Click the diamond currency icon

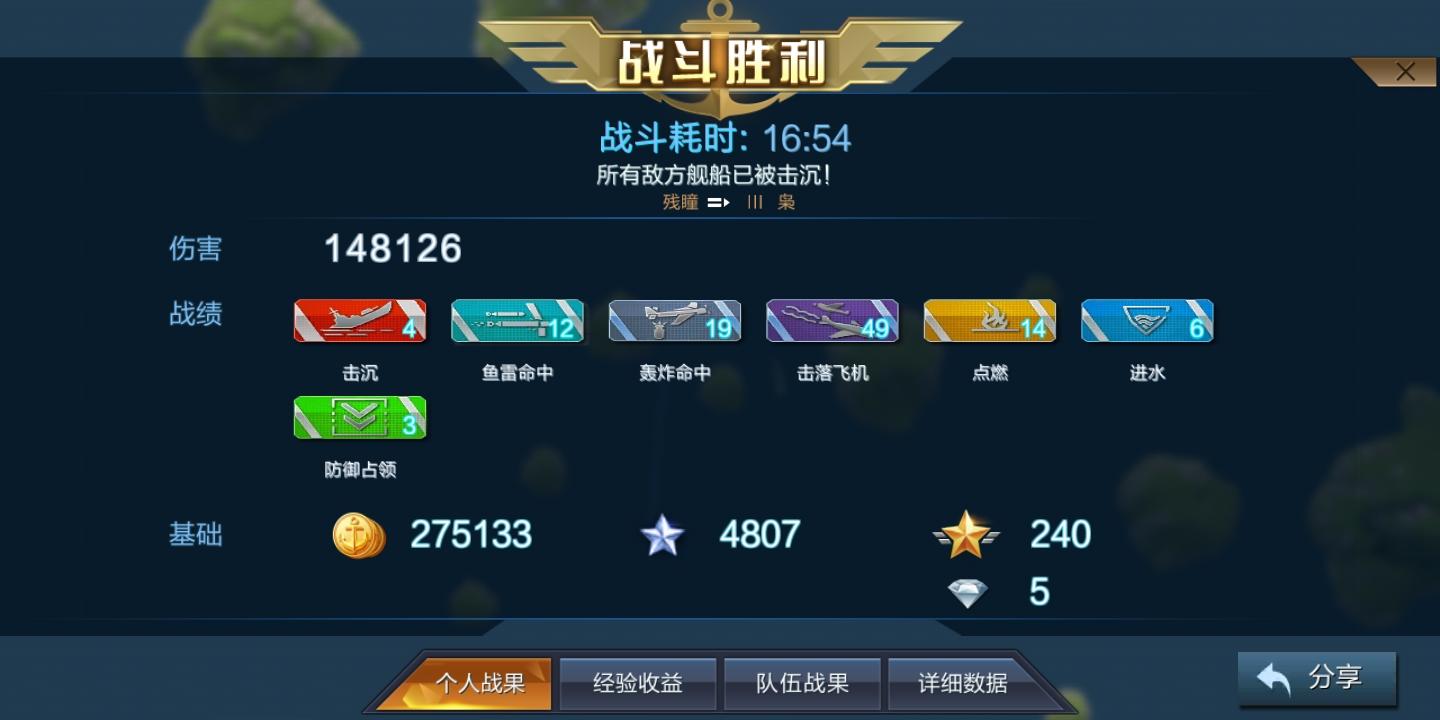coord(966,592)
